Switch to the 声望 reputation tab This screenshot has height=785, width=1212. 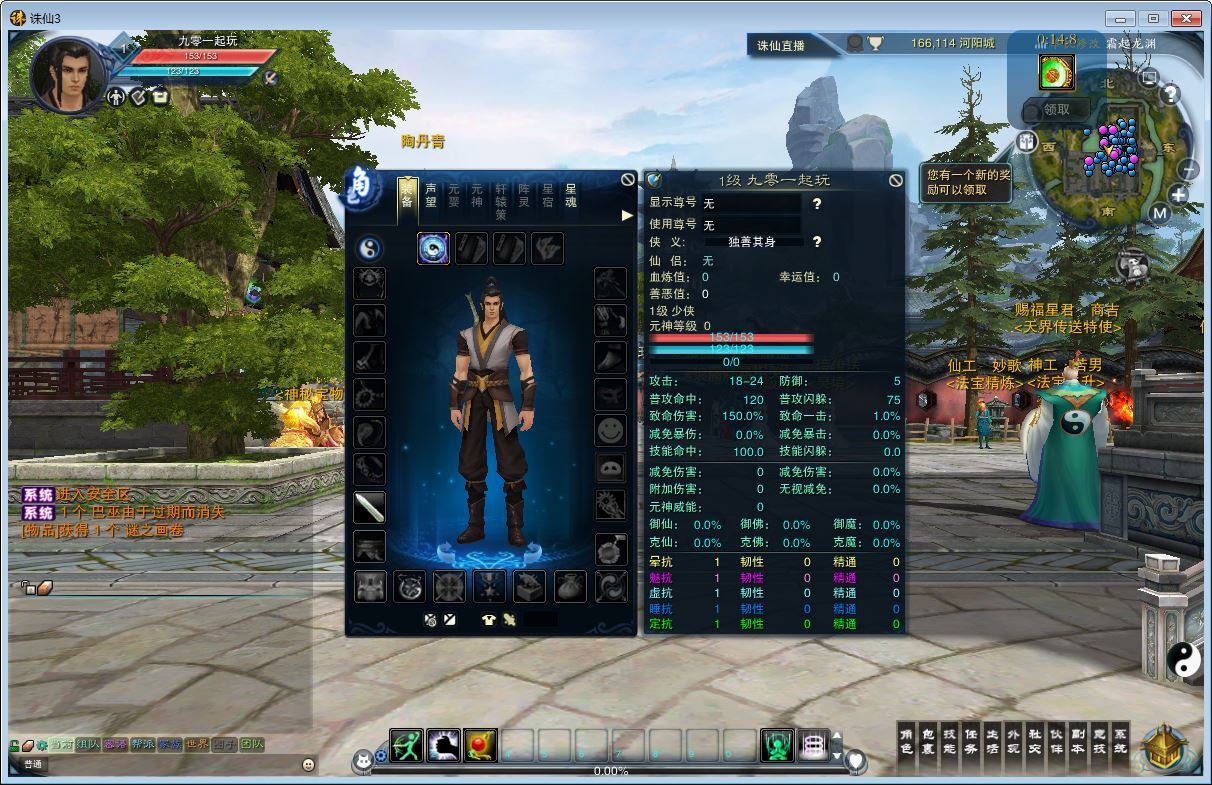[431, 195]
